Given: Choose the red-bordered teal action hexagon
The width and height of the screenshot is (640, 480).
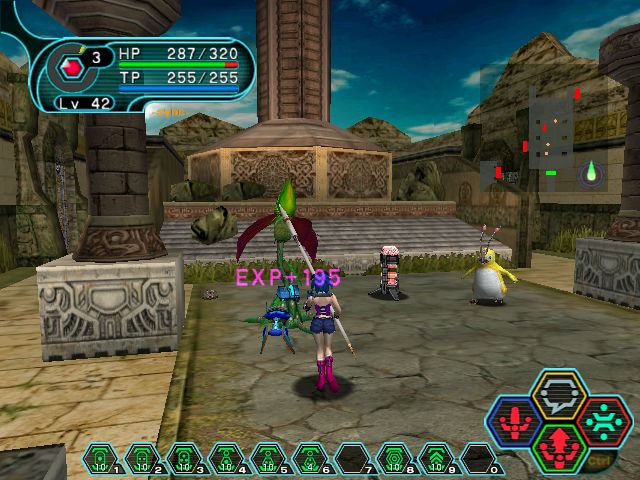Looking at the screenshot, I should 604,420.
